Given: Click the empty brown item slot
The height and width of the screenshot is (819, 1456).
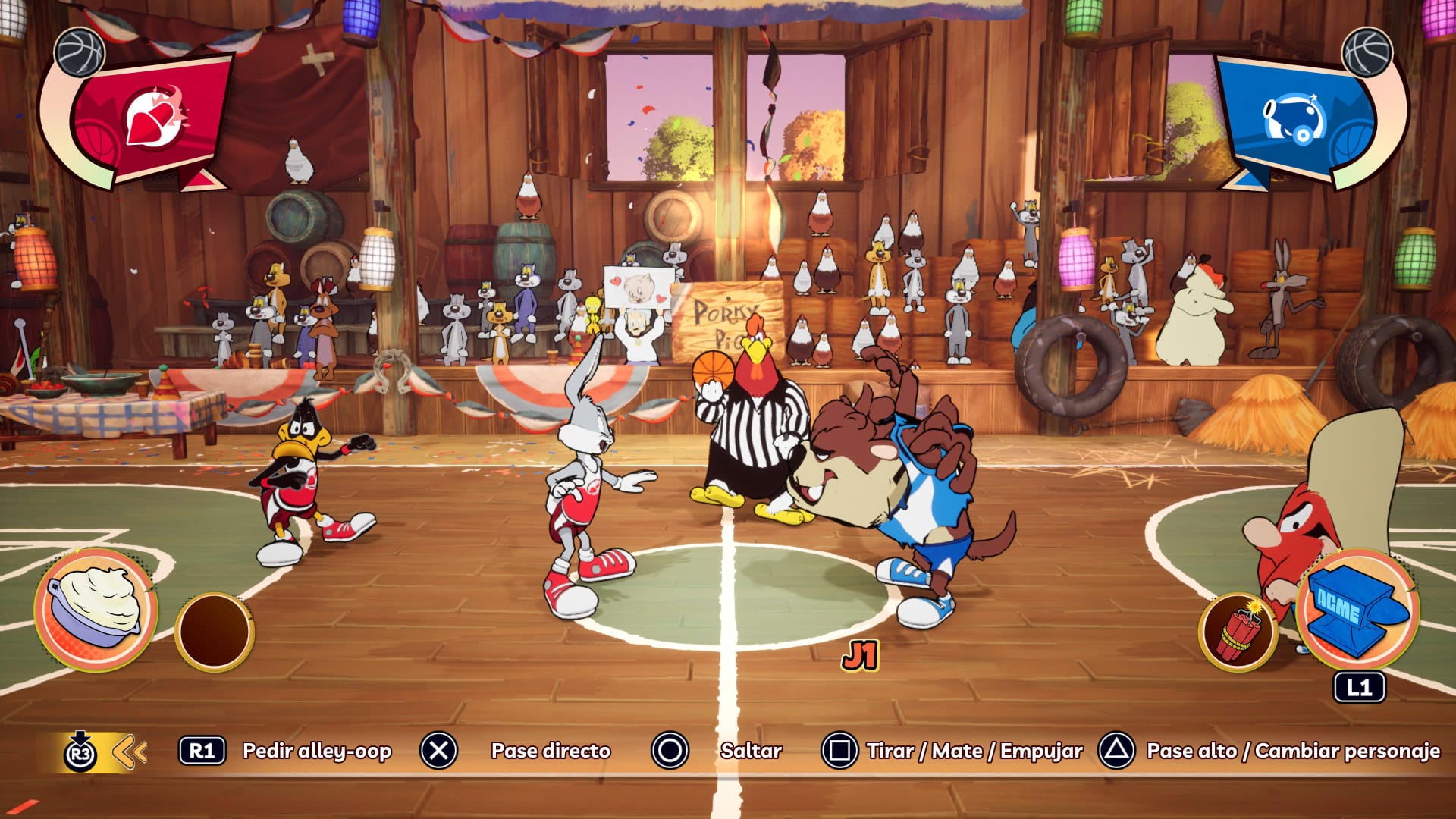Looking at the screenshot, I should pos(215,631).
